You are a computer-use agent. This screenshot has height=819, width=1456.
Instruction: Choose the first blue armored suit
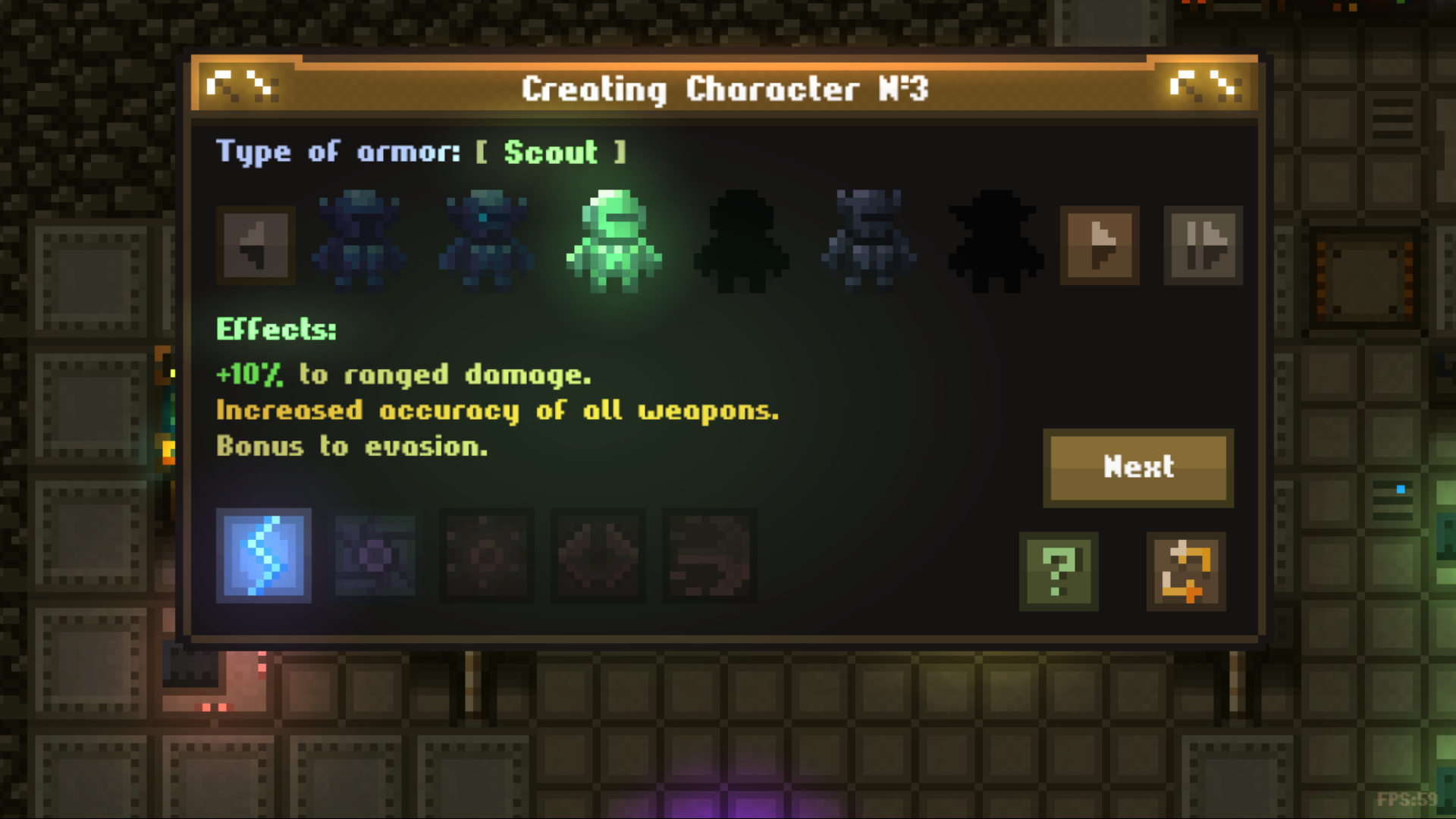pos(358,243)
